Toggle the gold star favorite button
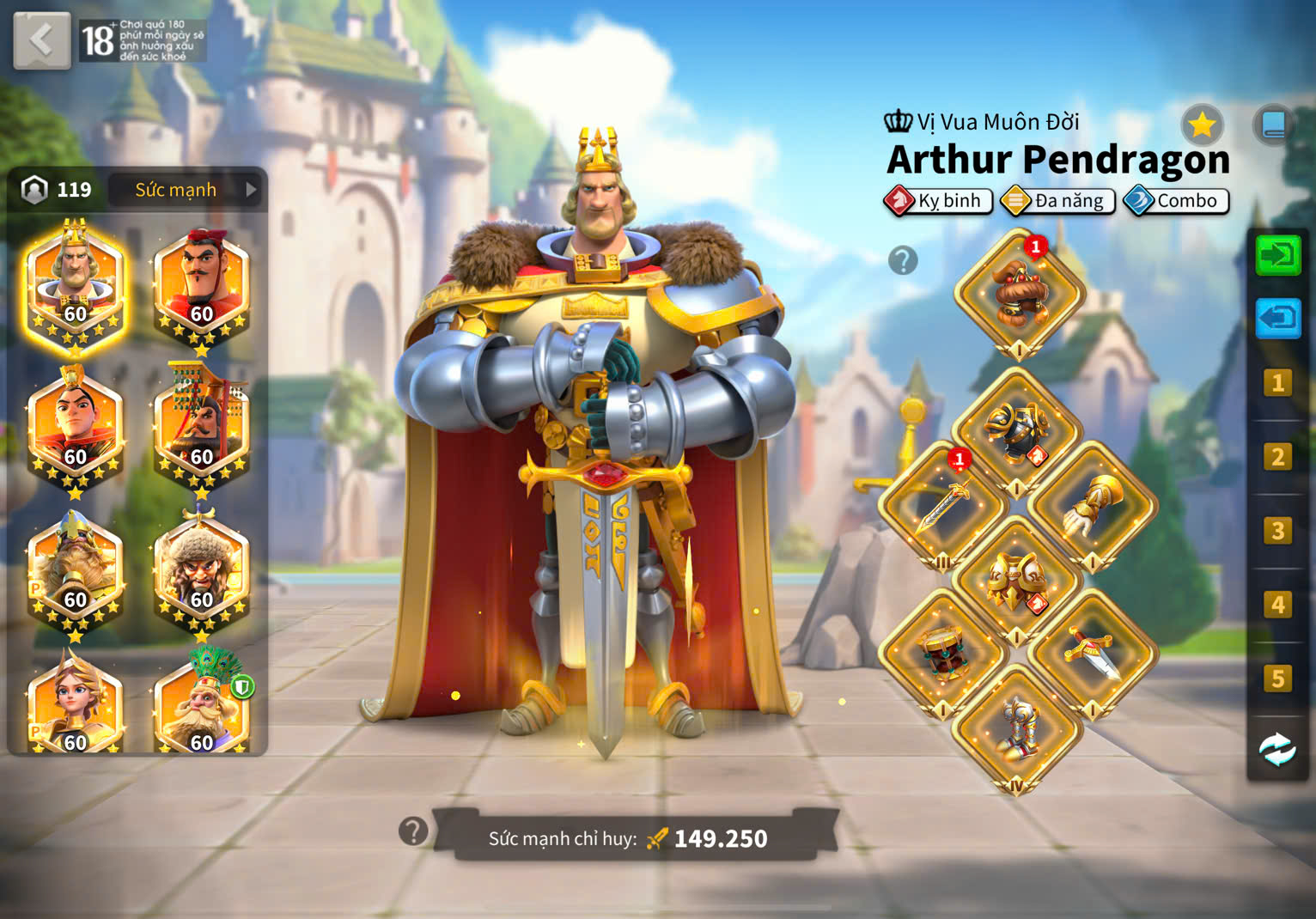Image resolution: width=1316 pixels, height=919 pixels. click(x=1202, y=126)
